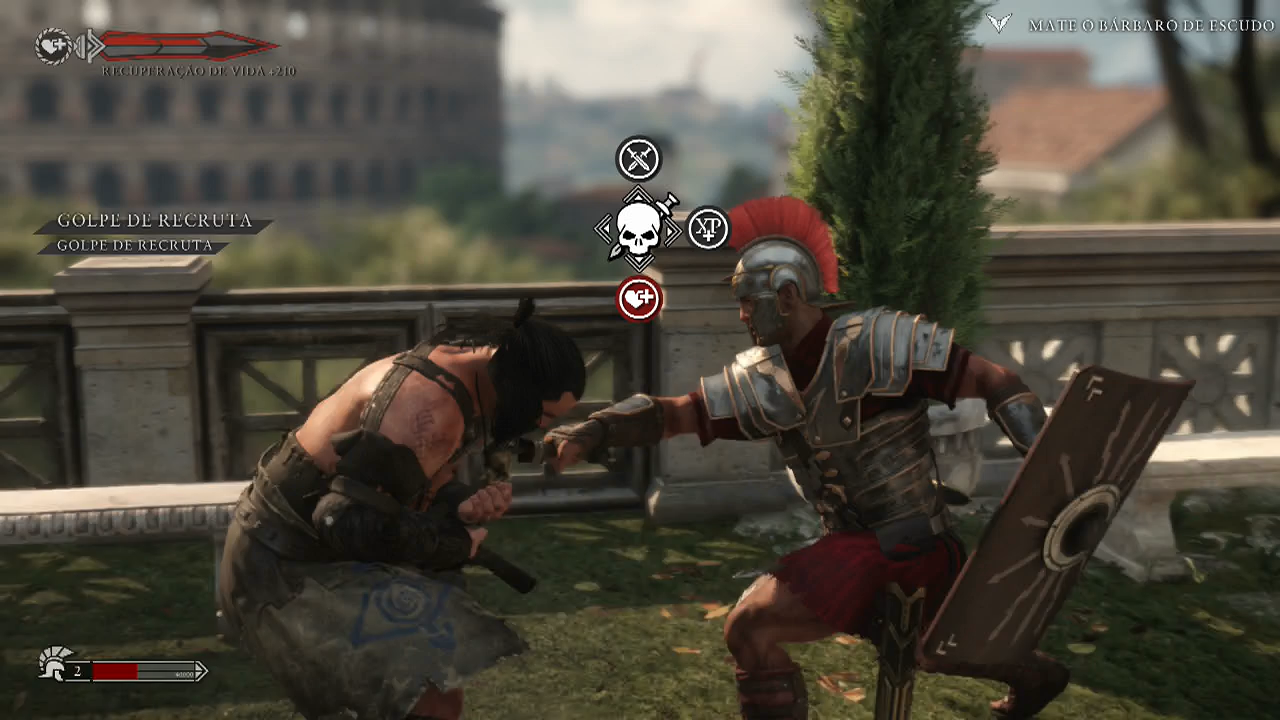This screenshot has width=1280, height=720.
Task: Open the 'Mate o bárbaro de escudo' objective
Action: pos(1151,25)
